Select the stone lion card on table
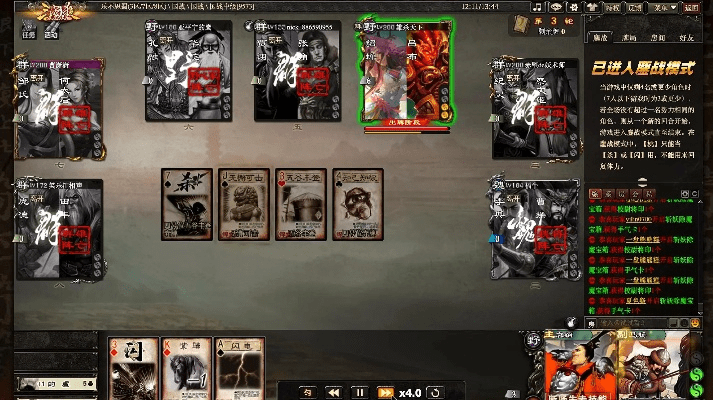The image size is (713, 400). 244,204
